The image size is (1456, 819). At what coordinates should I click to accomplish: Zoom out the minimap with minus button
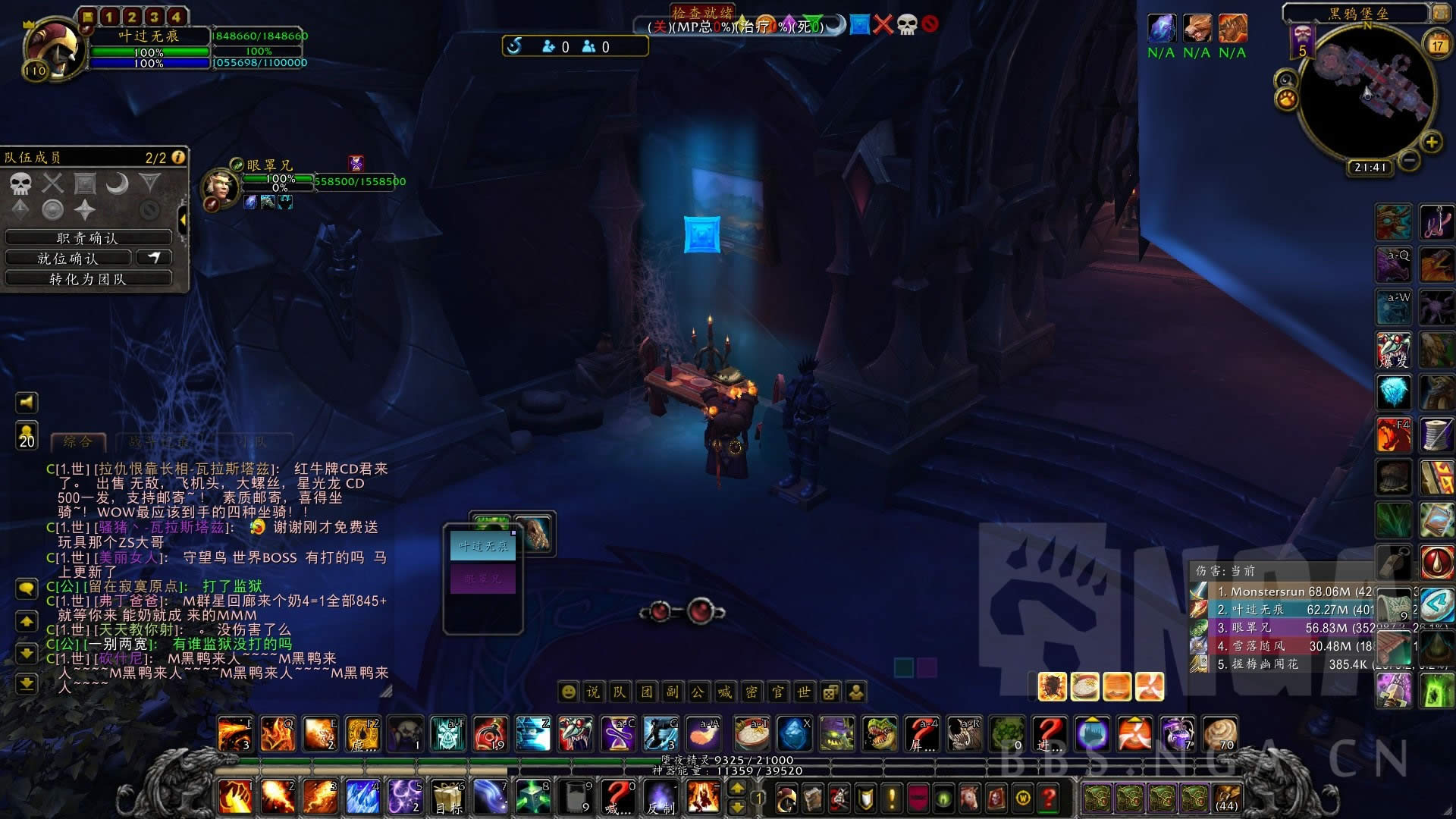pos(1409,160)
